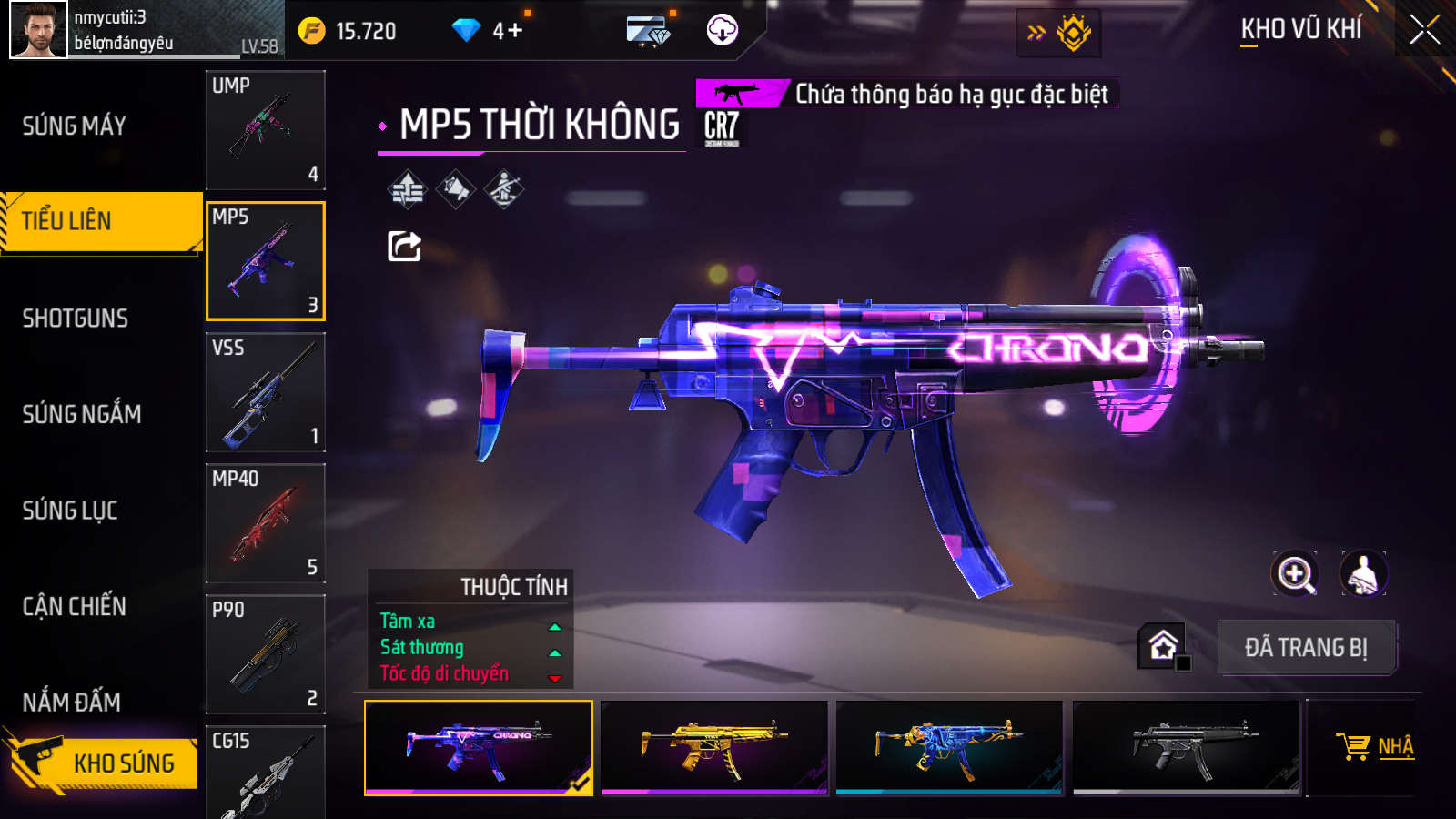Screen dimensions: 1456x819
Task: Select the SÚNG NGẮM category
Action: coord(82,414)
